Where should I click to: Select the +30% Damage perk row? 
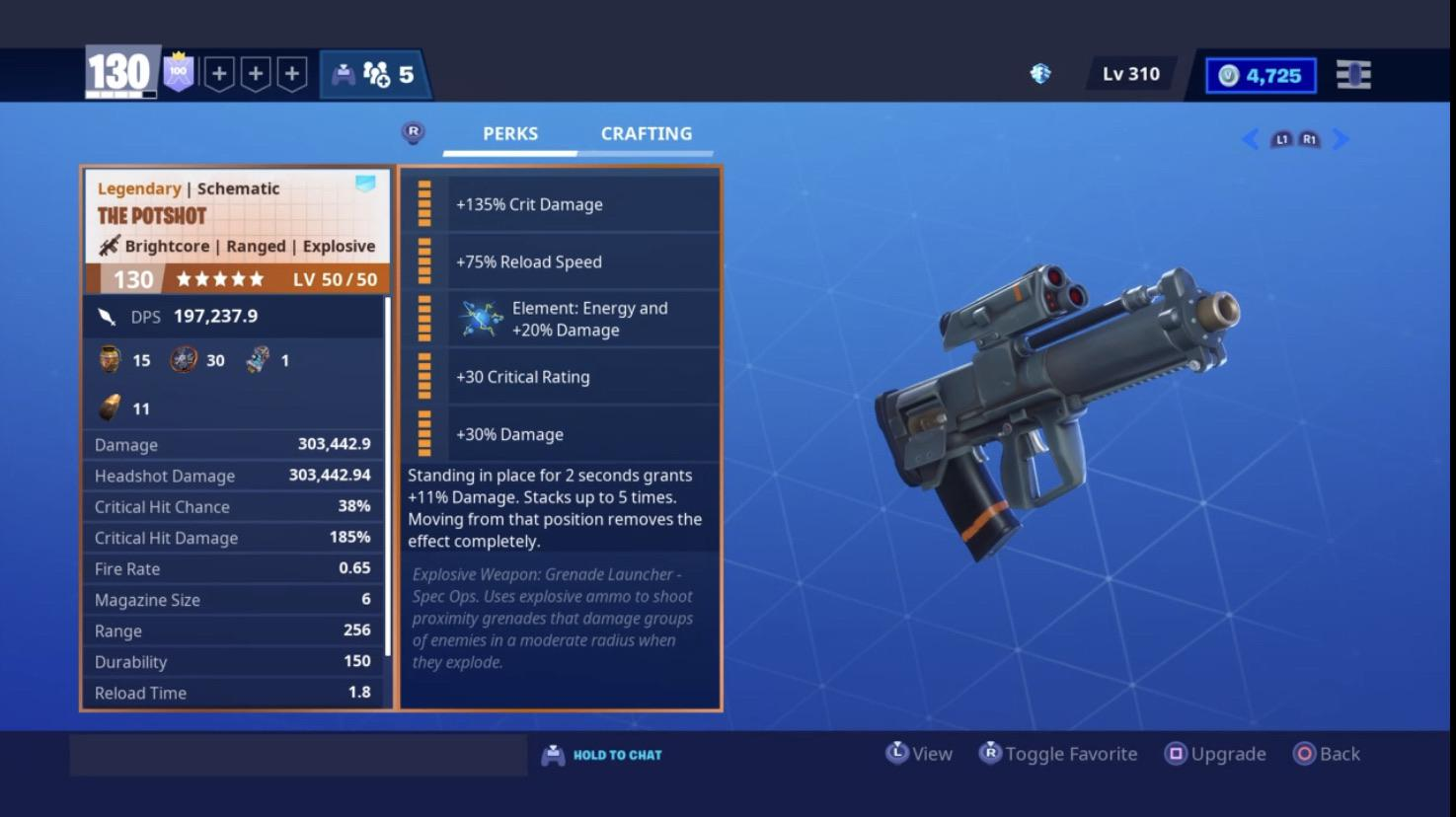582,434
